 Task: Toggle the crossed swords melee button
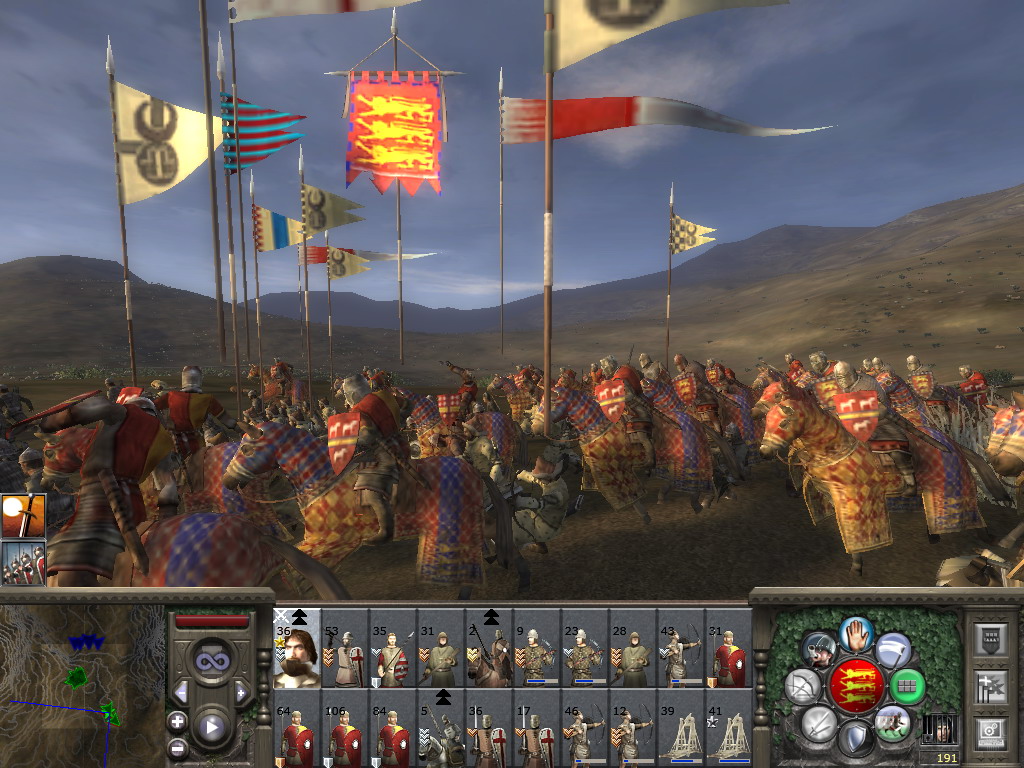[x=818, y=722]
